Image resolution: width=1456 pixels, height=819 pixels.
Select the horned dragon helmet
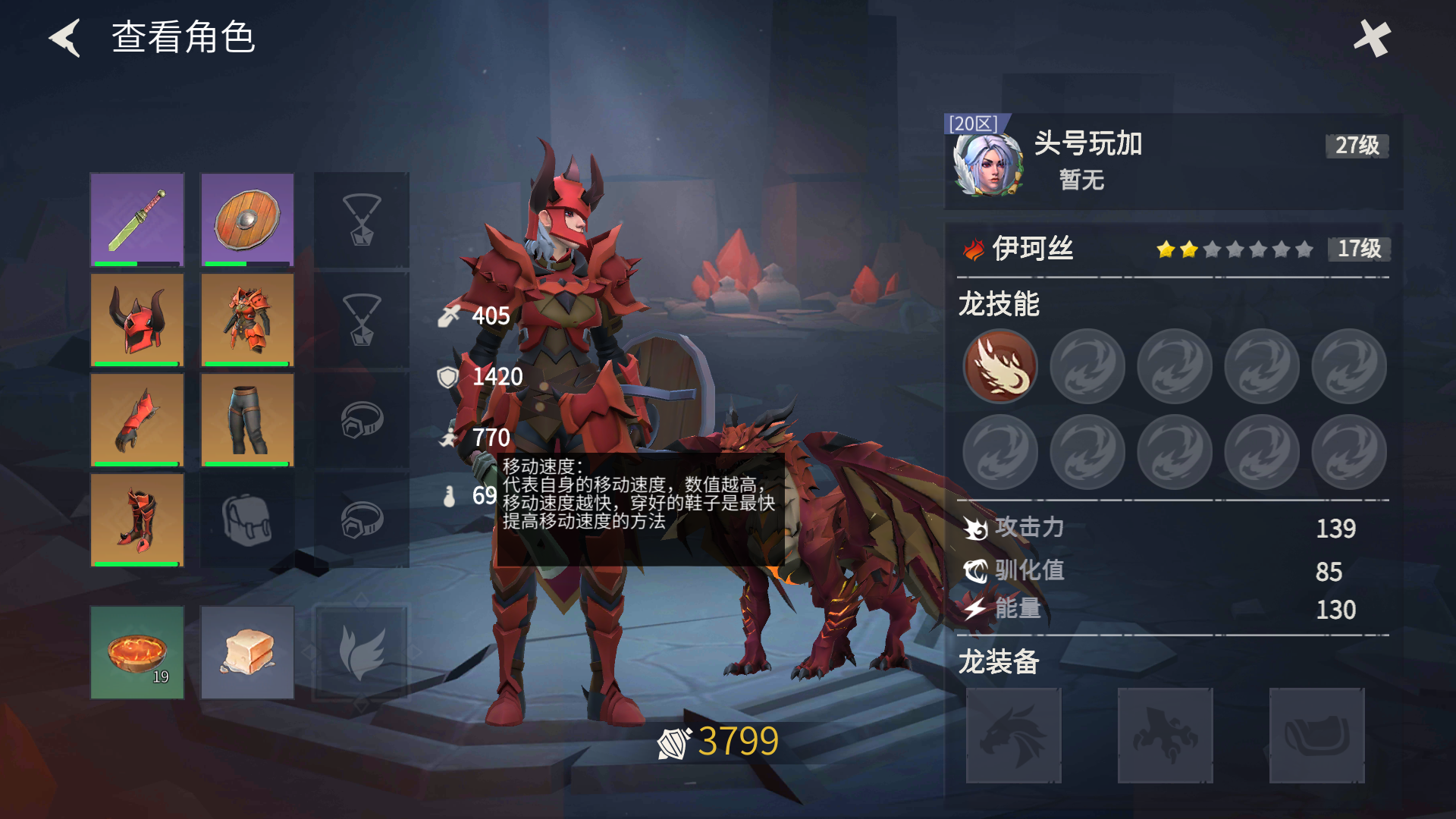click(136, 320)
